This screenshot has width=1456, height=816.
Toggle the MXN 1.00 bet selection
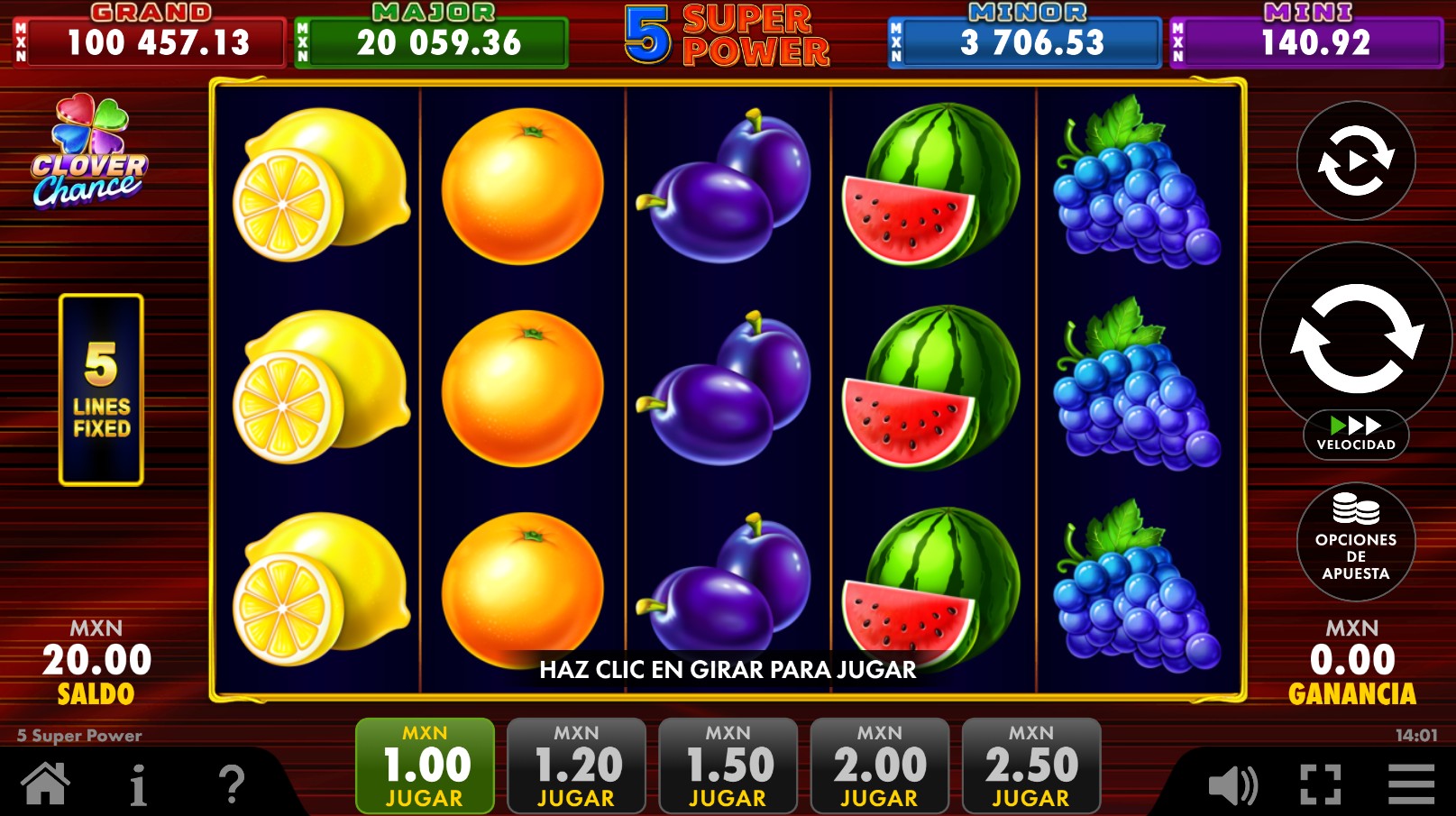coord(425,766)
